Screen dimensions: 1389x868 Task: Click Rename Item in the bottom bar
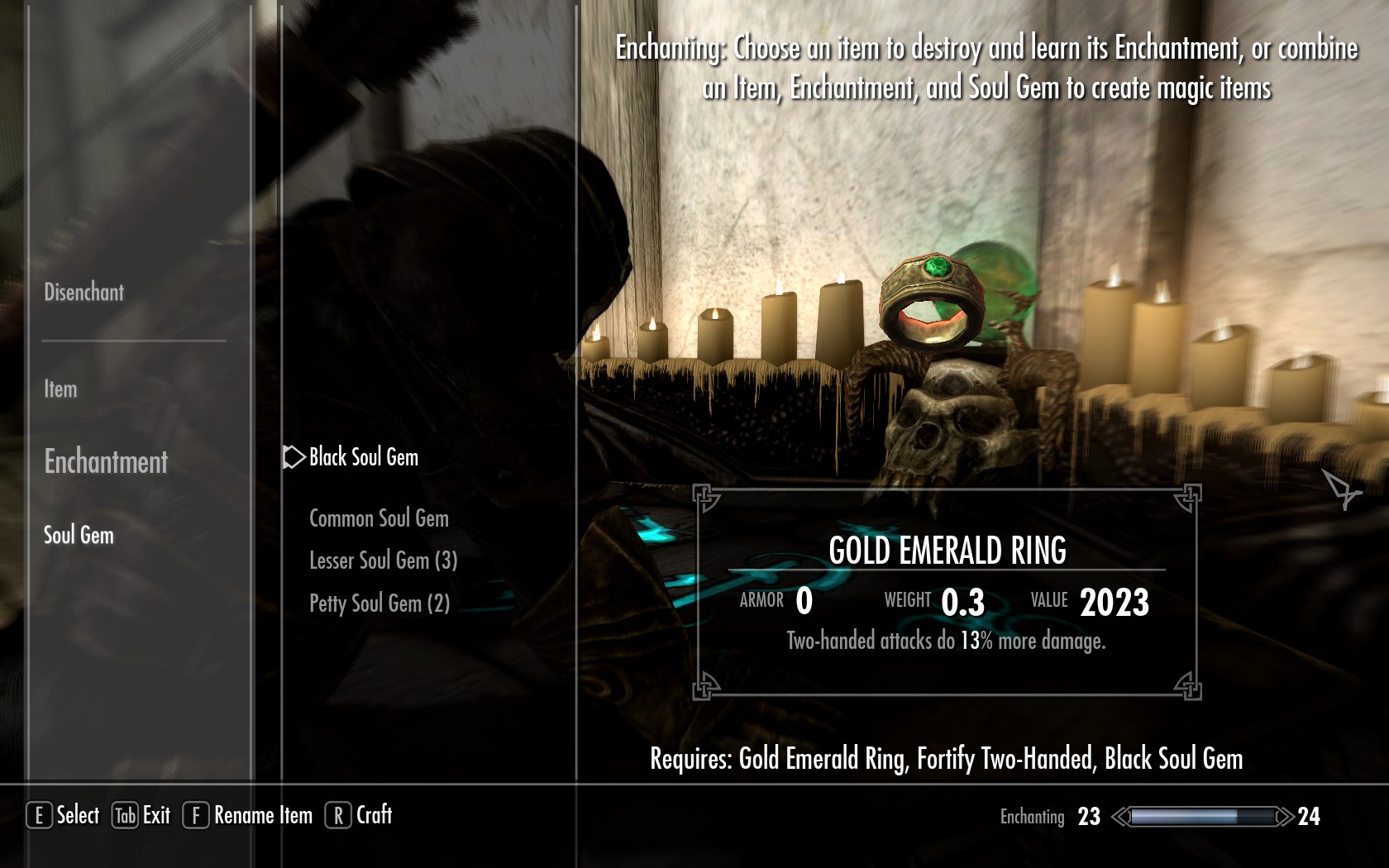point(248,815)
